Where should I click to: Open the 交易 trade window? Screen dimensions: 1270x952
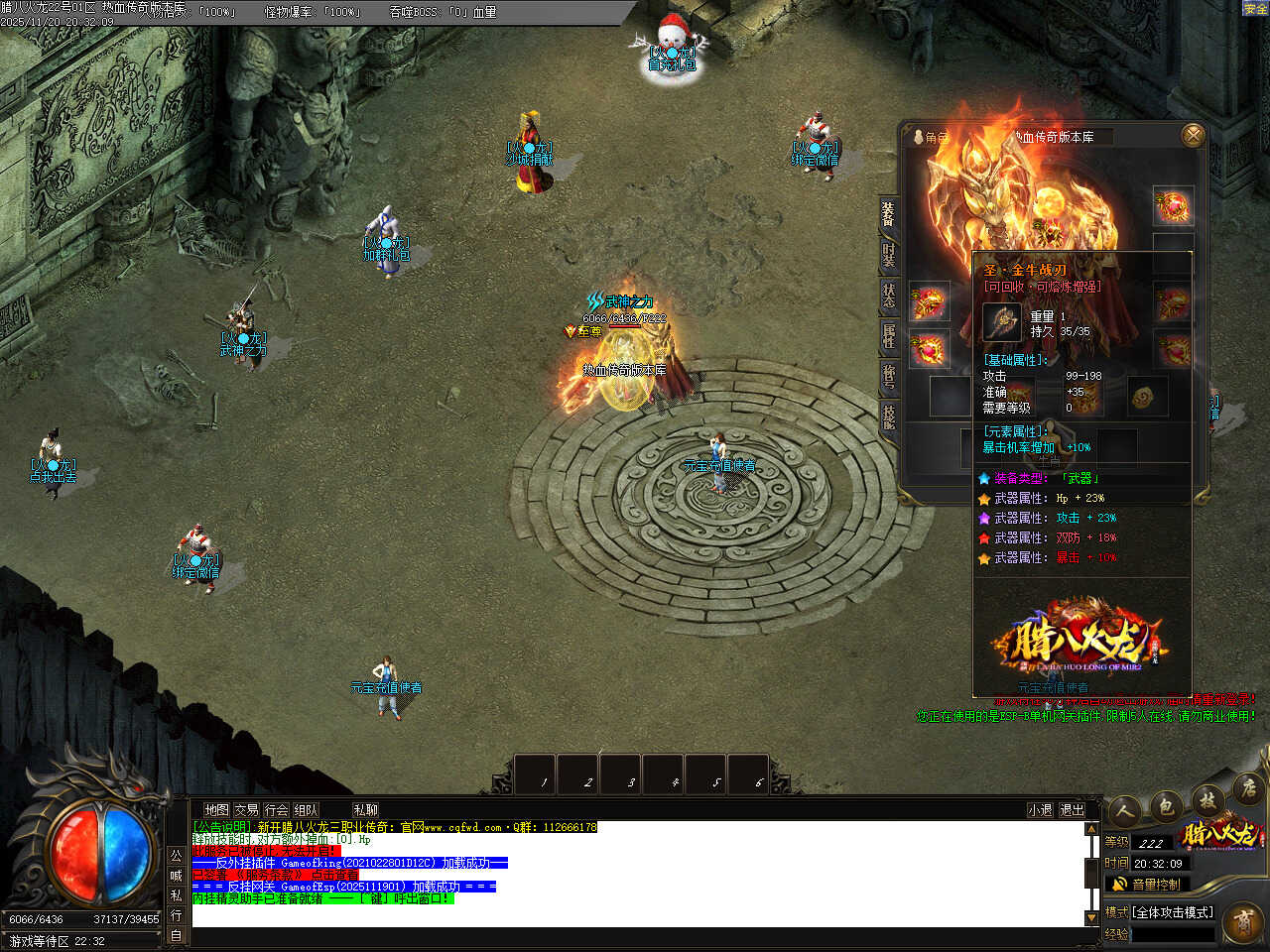[246, 810]
